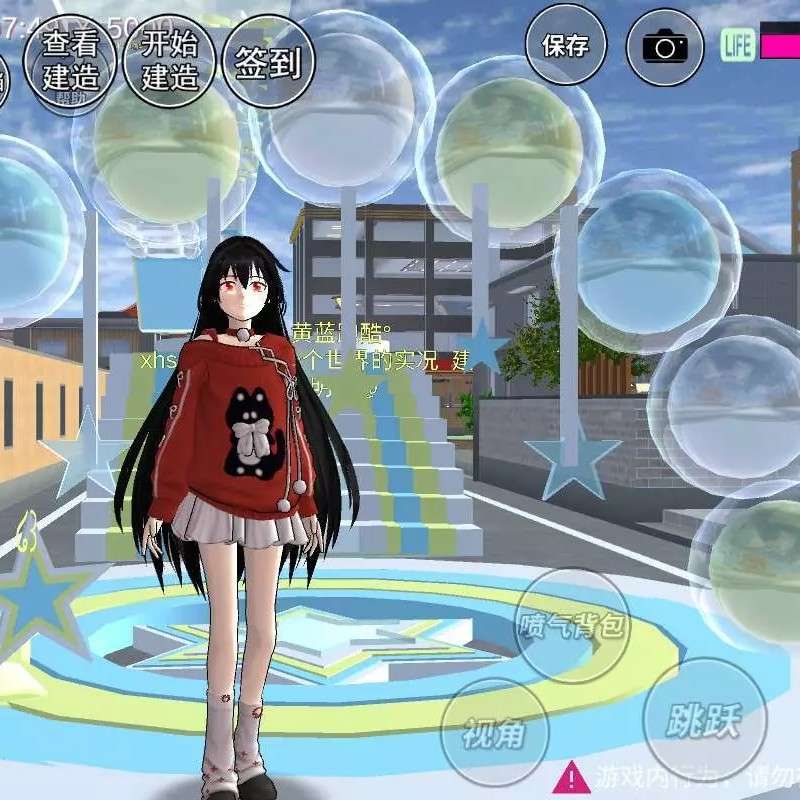Tap the 跳跃 jump button
This screenshot has height=800, width=800.
pyautogui.click(x=705, y=718)
